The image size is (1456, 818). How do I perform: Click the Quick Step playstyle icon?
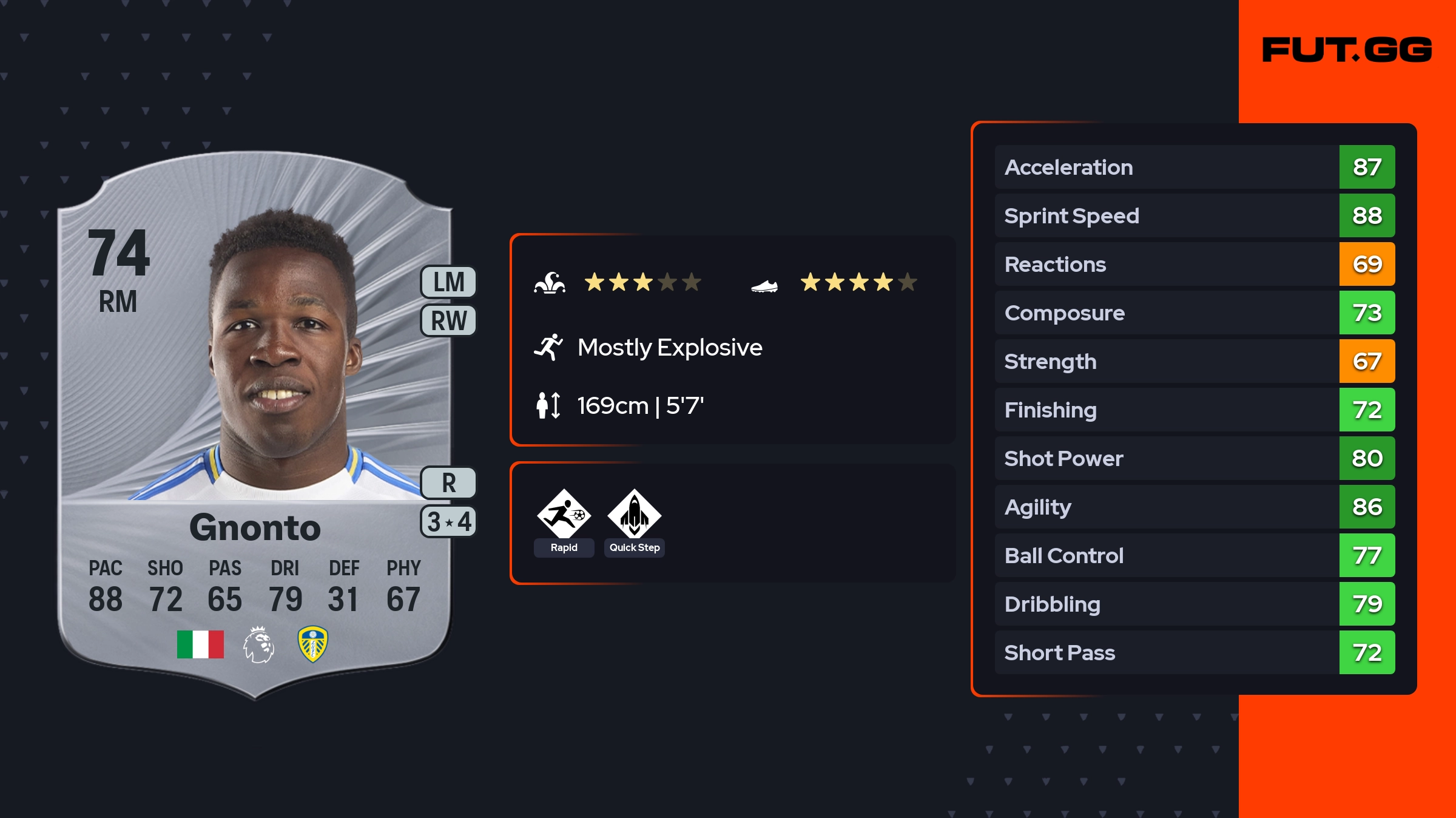(x=634, y=515)
